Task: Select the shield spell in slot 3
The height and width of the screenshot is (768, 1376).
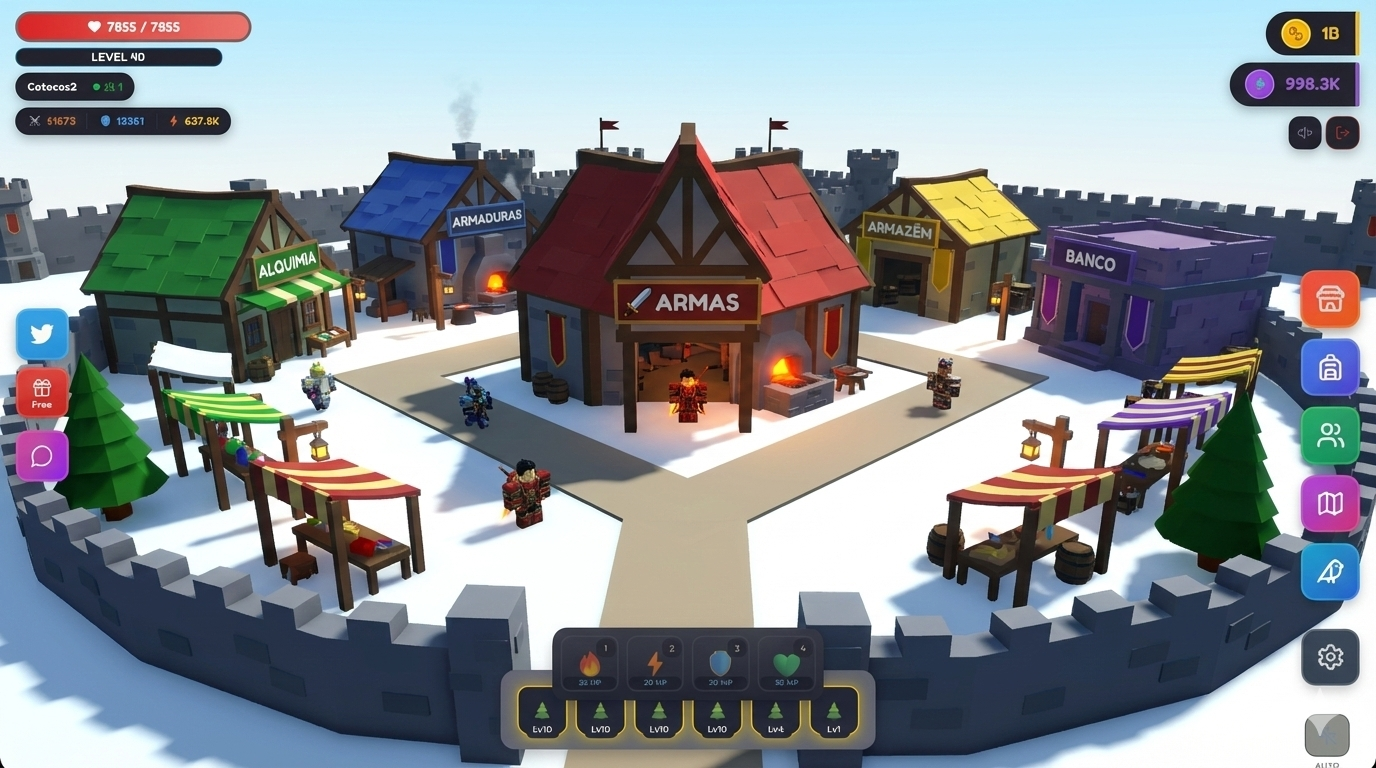Action: click(719, 662)
